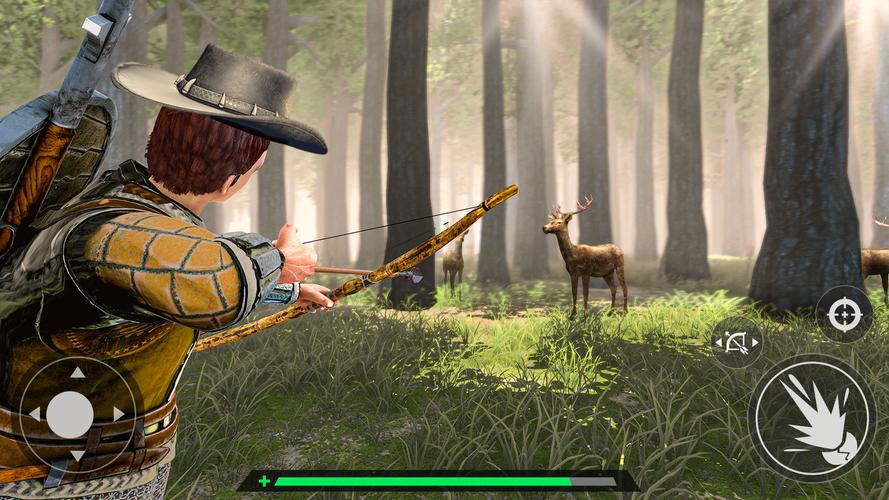Click the joystick's right arrow
889x500 pixels.
[x=118, y=414]
